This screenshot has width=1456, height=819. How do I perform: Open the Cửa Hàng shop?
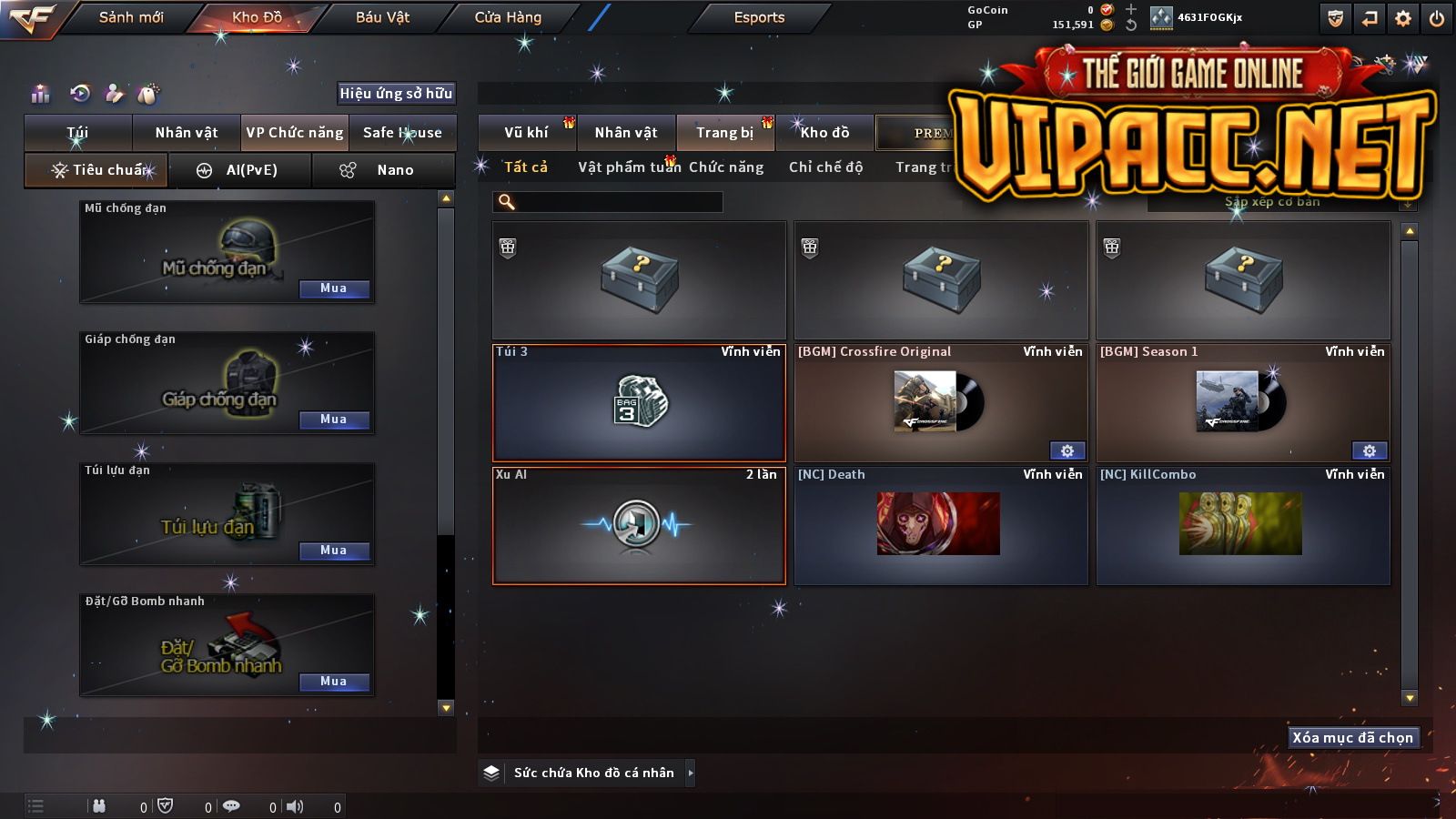[508, 17]
